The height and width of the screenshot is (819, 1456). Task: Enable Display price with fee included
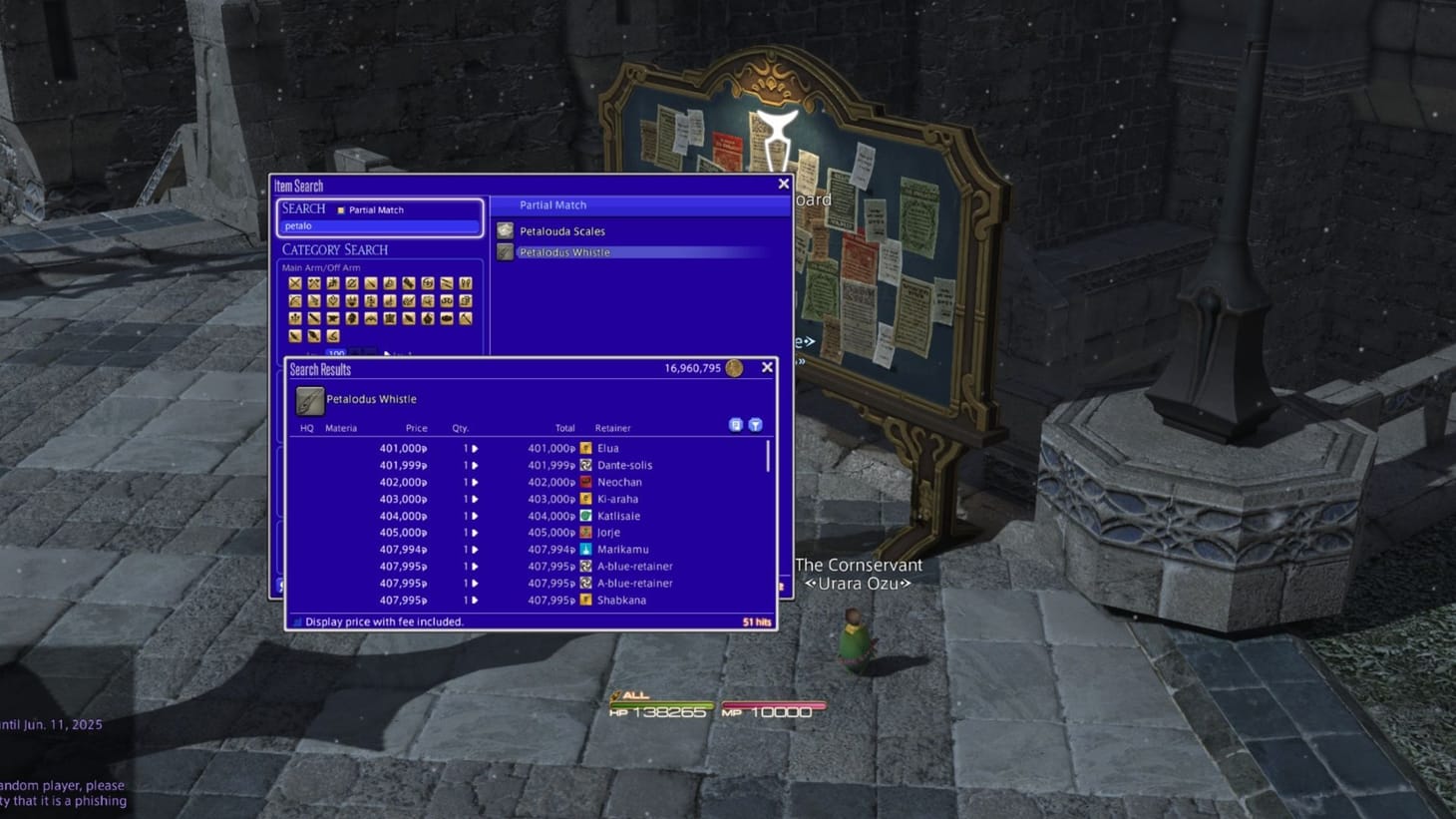click(297, 620)
